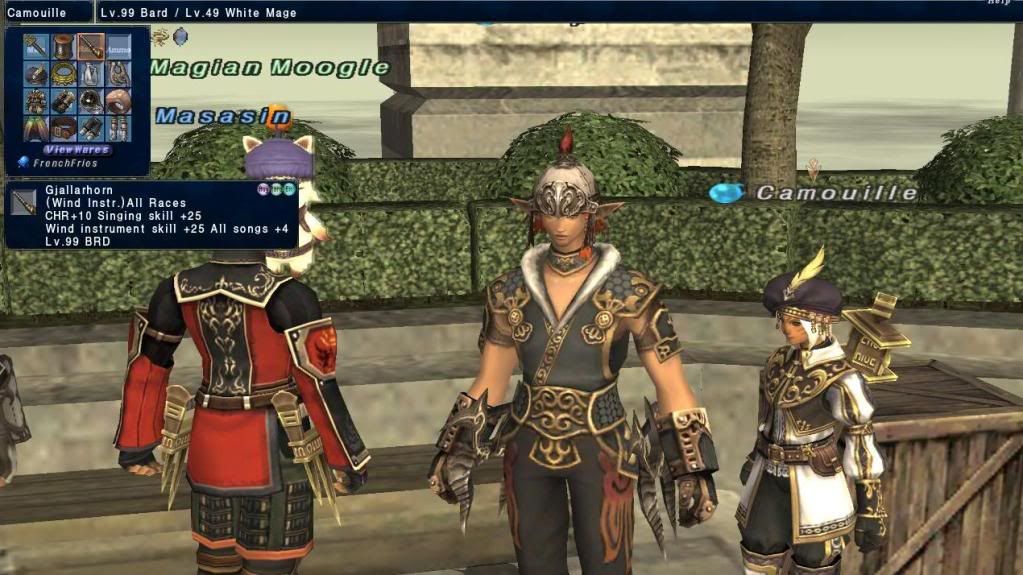Inspect the white earring slot
The image size is (1023, 575).
click(x=91, y=74)
